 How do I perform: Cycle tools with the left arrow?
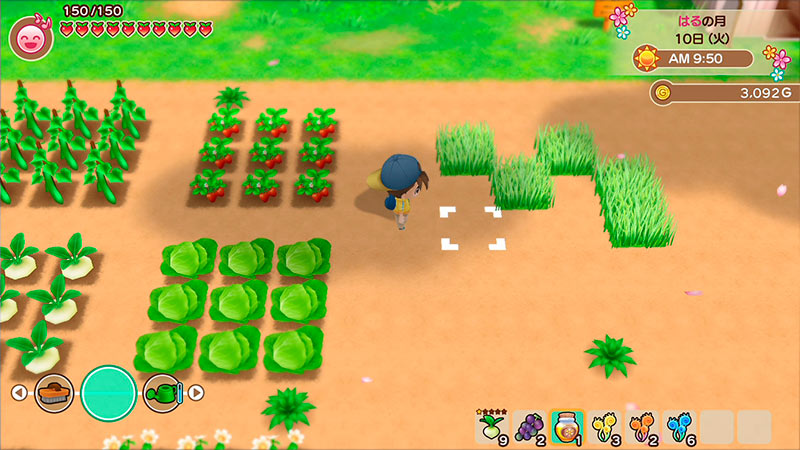tap(19, 392)
